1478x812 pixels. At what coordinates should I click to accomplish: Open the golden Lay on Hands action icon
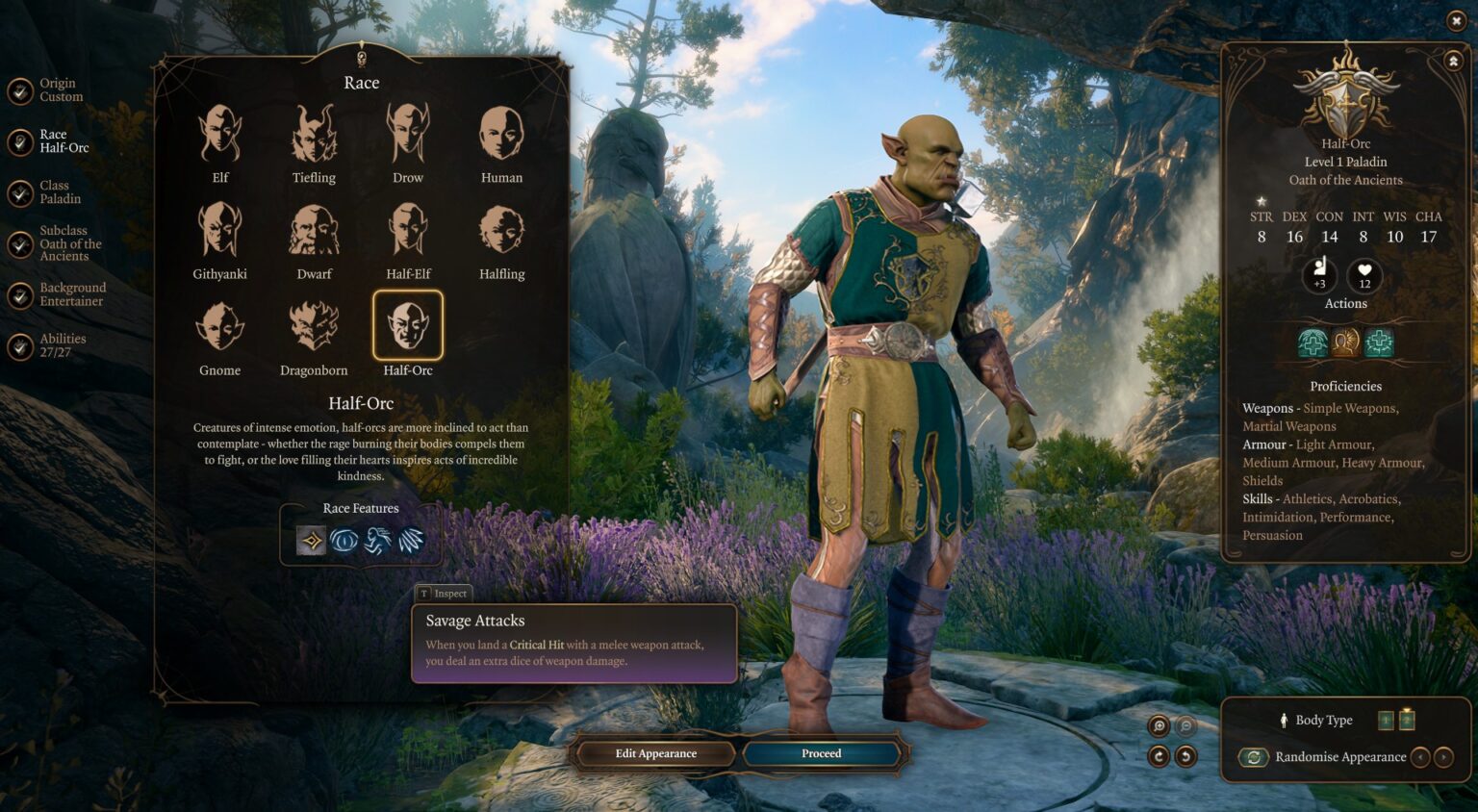click(x=1345, y=343)
